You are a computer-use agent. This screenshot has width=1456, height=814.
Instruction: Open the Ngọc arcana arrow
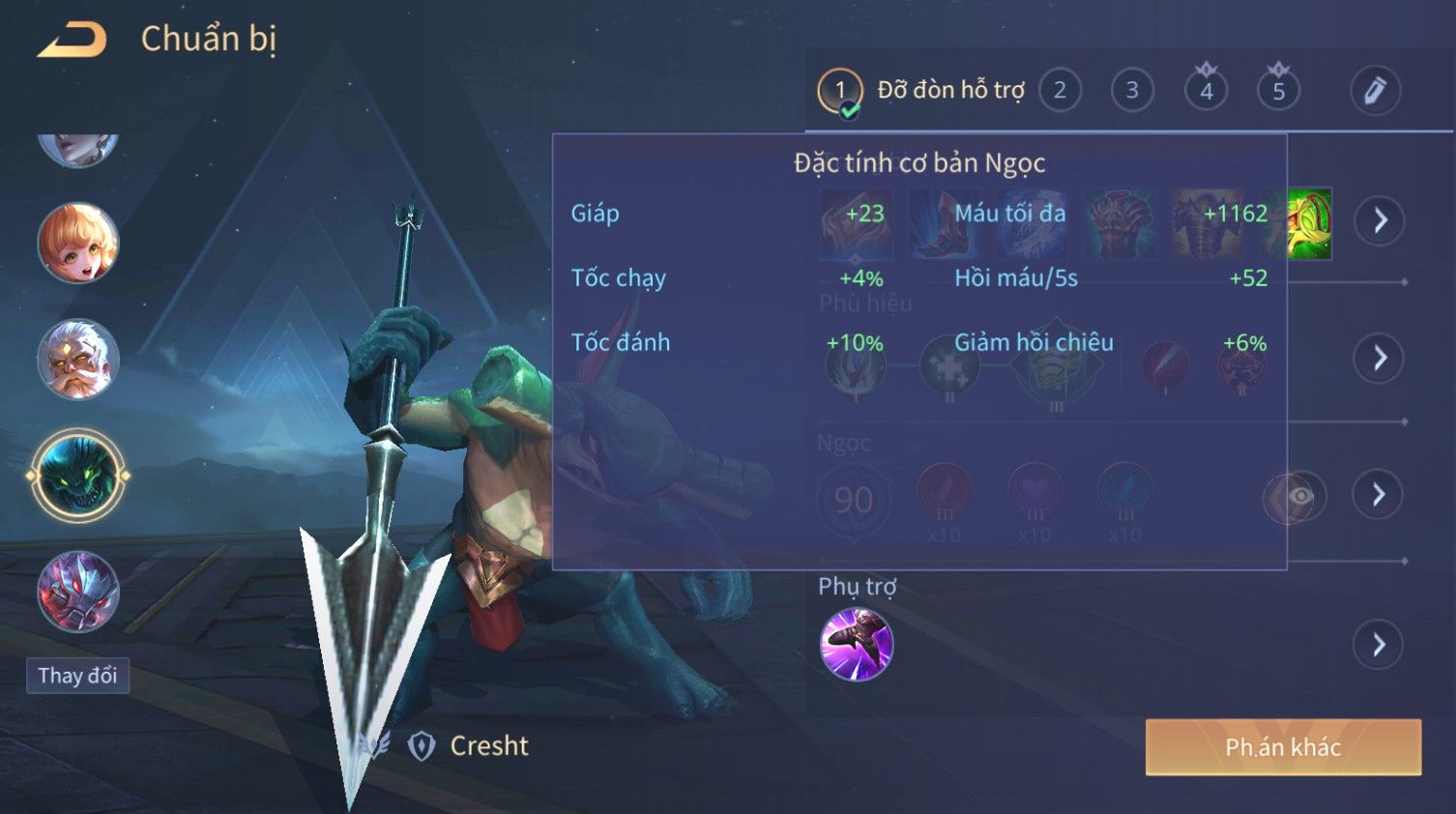[x=1379, y=495]
